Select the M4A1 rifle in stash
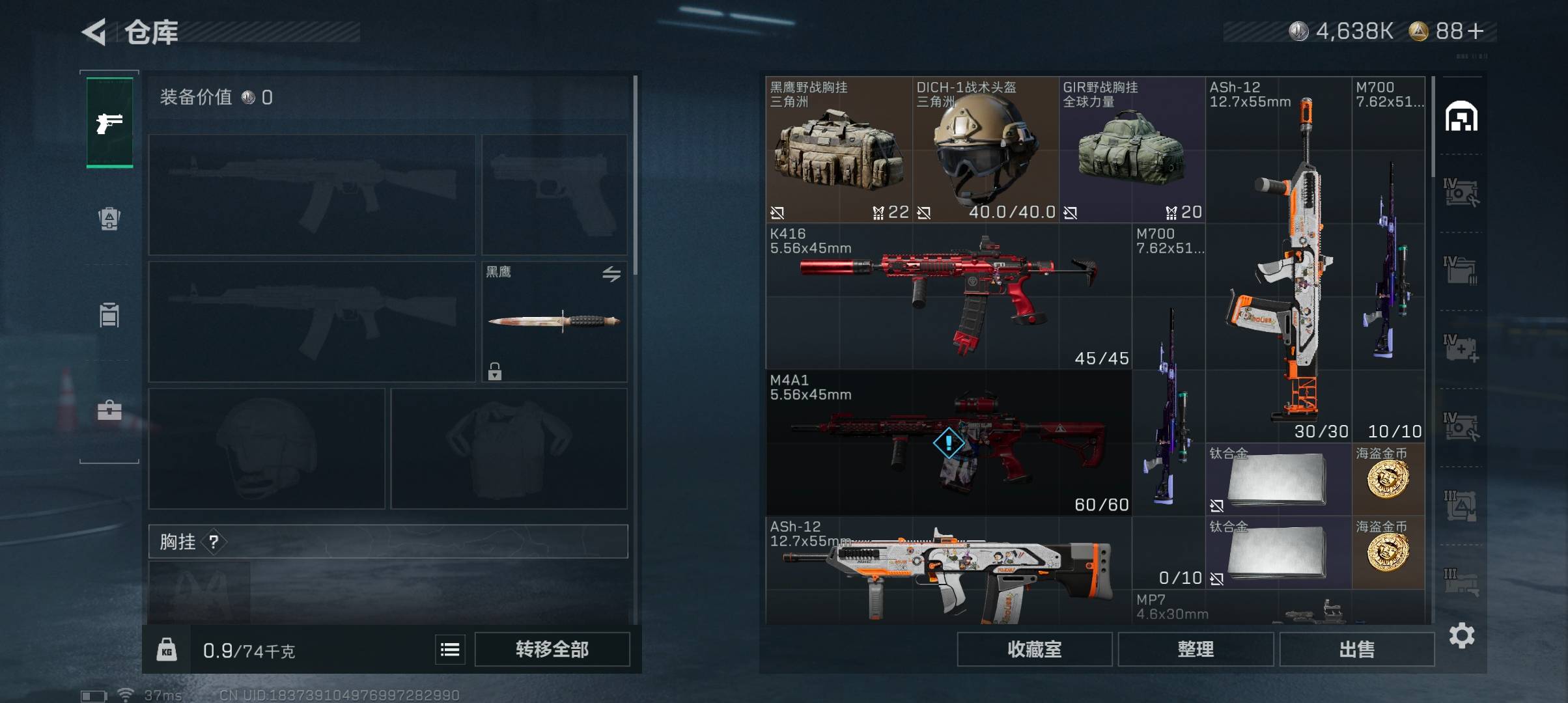The height and width of the screenshot is (703, 1568). point(948,443)
